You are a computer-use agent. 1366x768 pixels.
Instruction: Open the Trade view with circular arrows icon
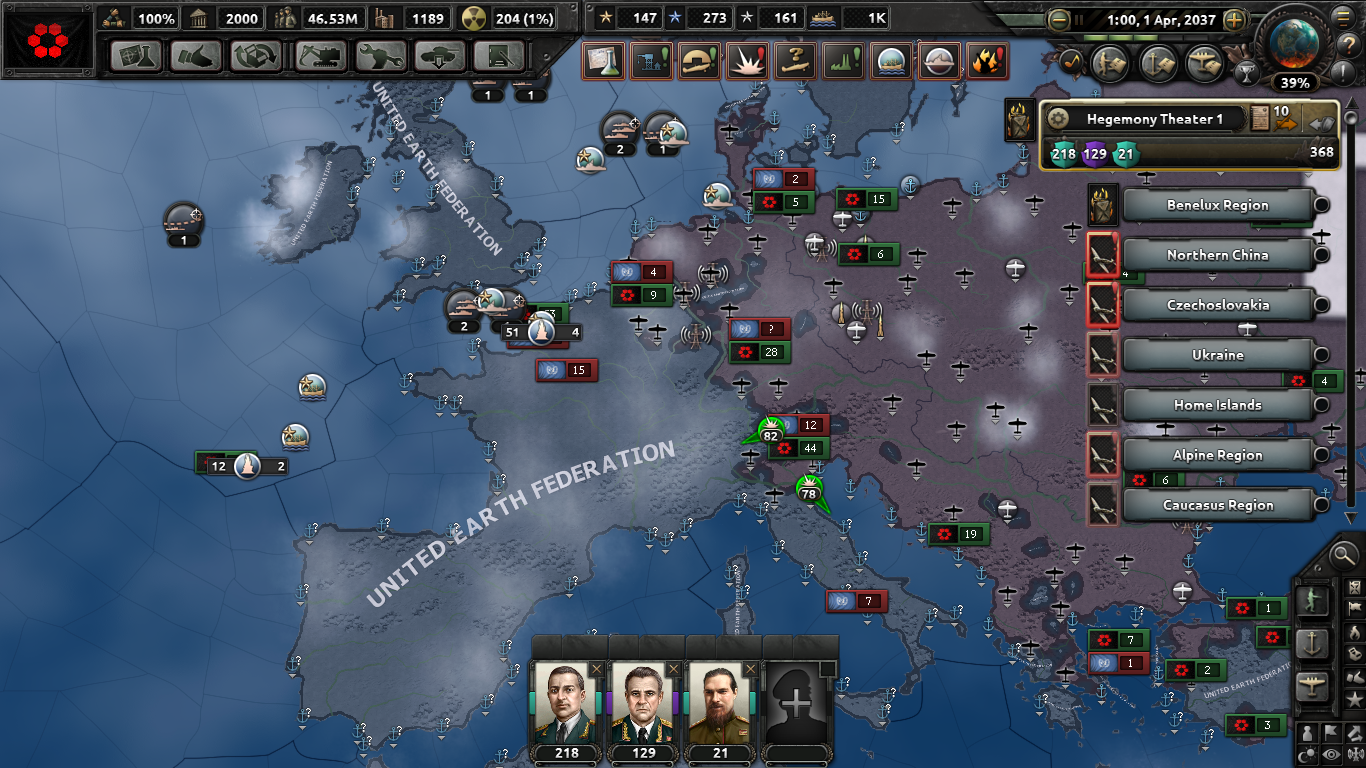click(254, 57)
